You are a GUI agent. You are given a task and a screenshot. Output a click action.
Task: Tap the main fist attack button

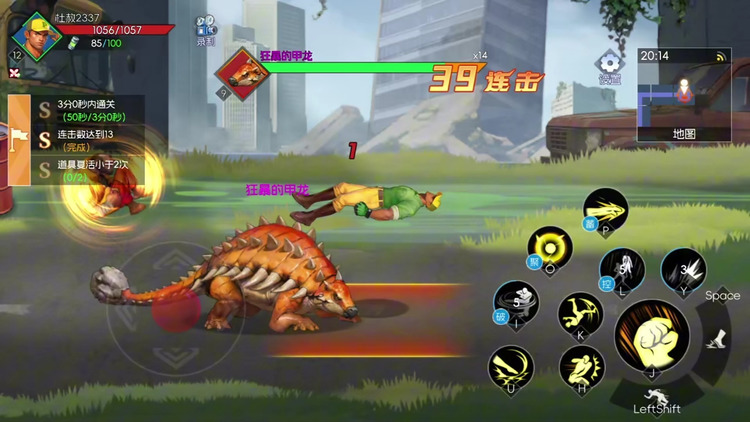[x=652, y=337]
